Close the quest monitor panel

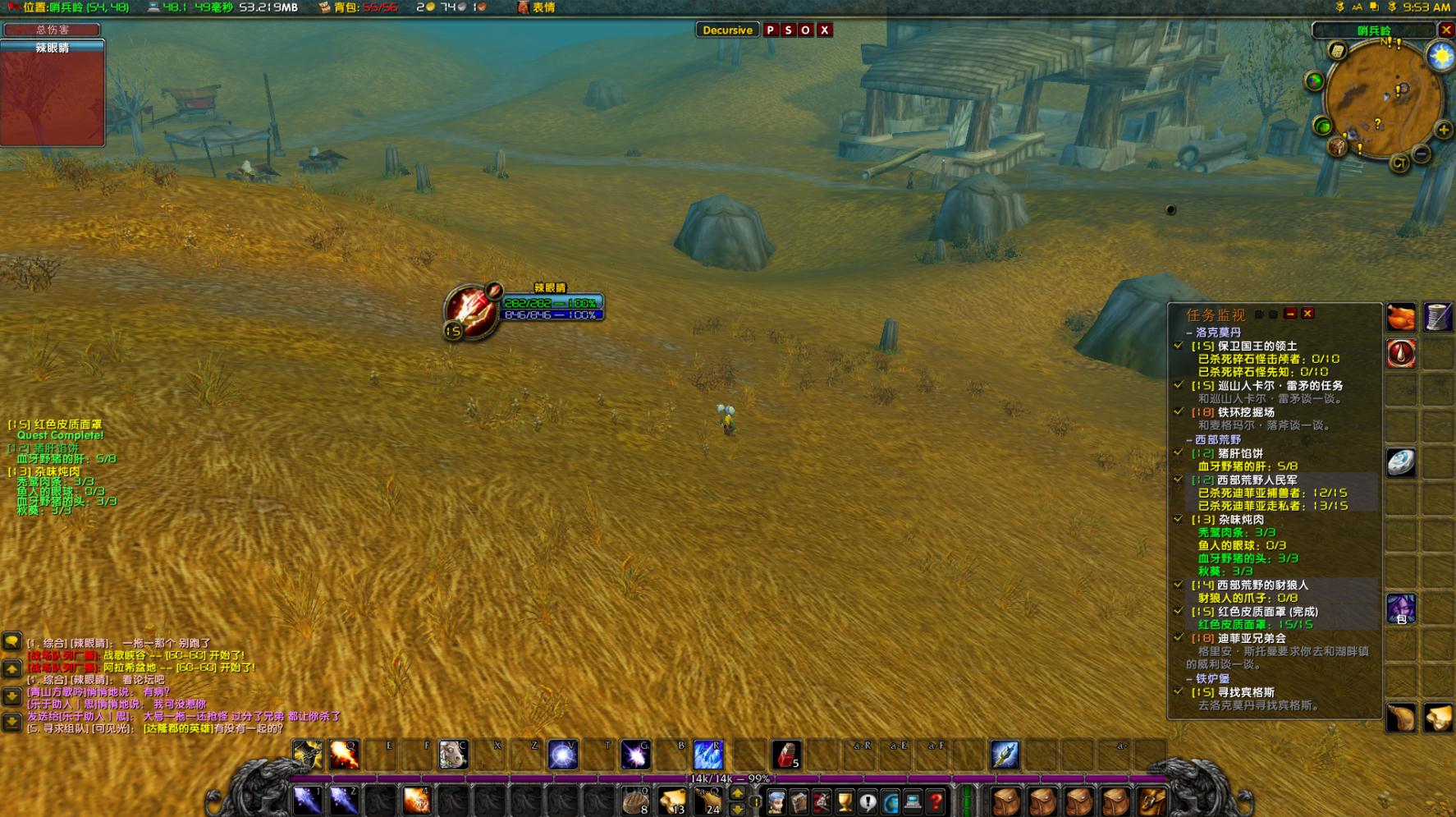1307,314
